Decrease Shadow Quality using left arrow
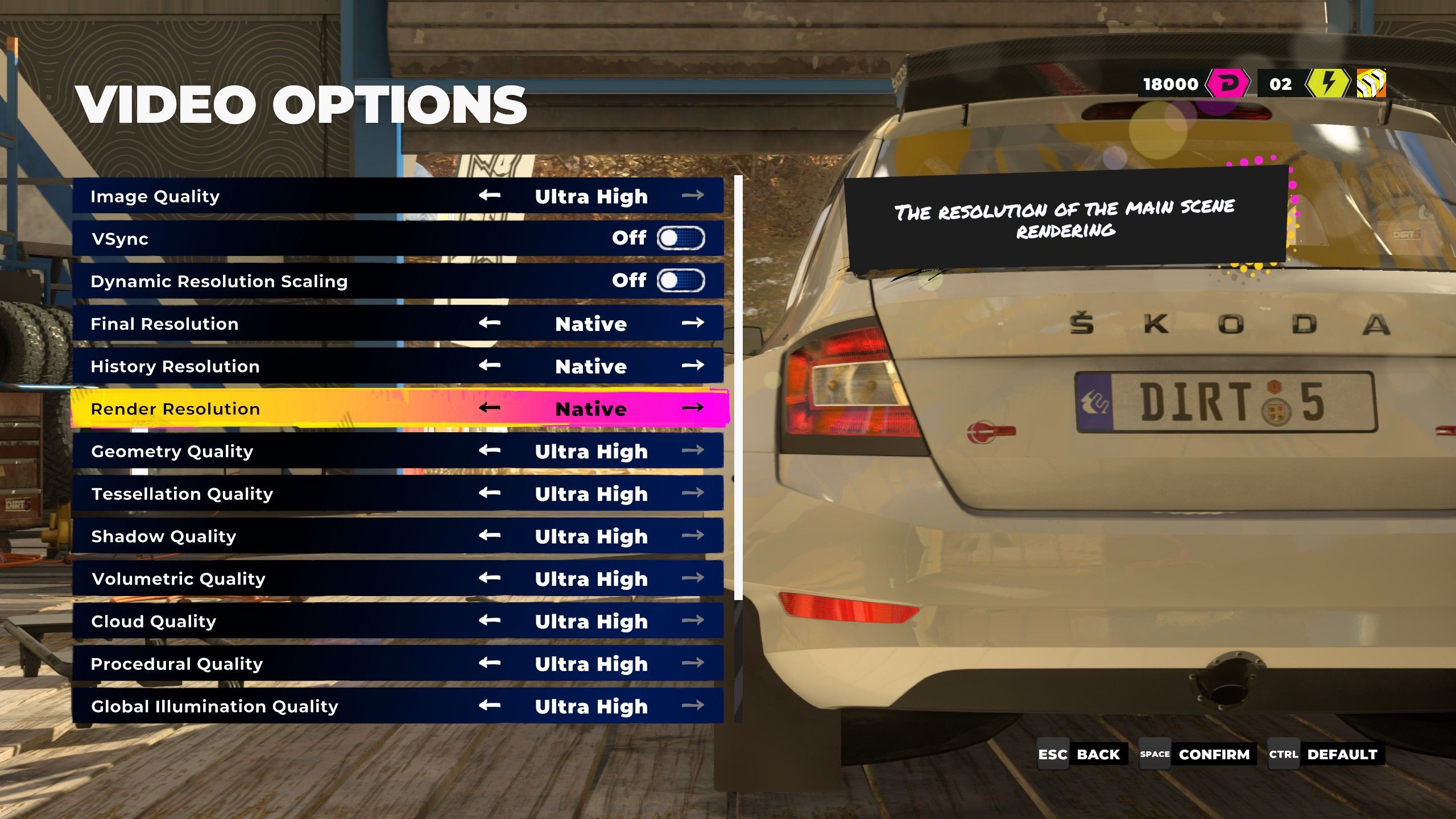Viewport: 1456px width, 819px height. click(x=489, y=535)
